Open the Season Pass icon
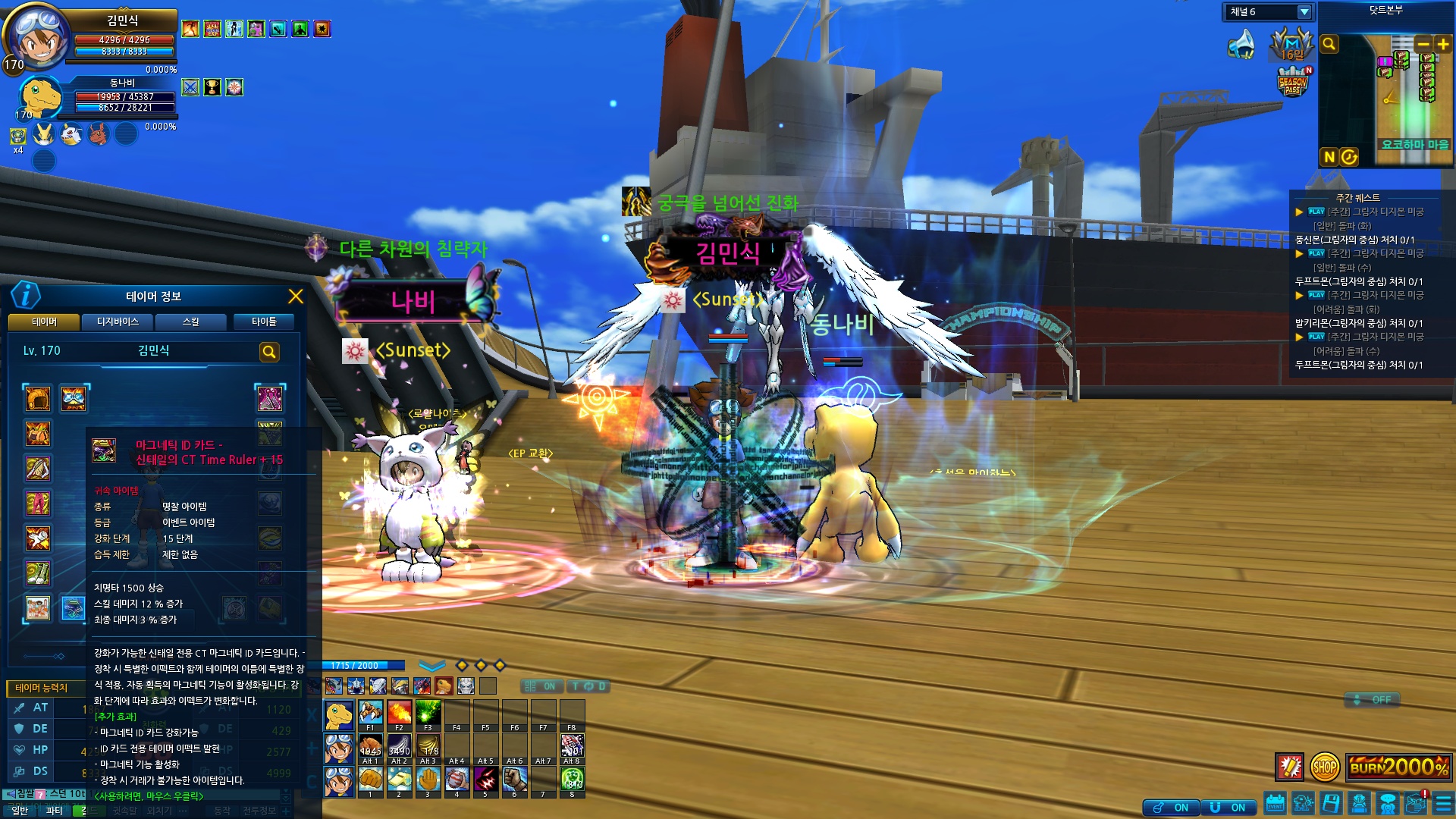1456x819 pixels. click(1293, 82)
